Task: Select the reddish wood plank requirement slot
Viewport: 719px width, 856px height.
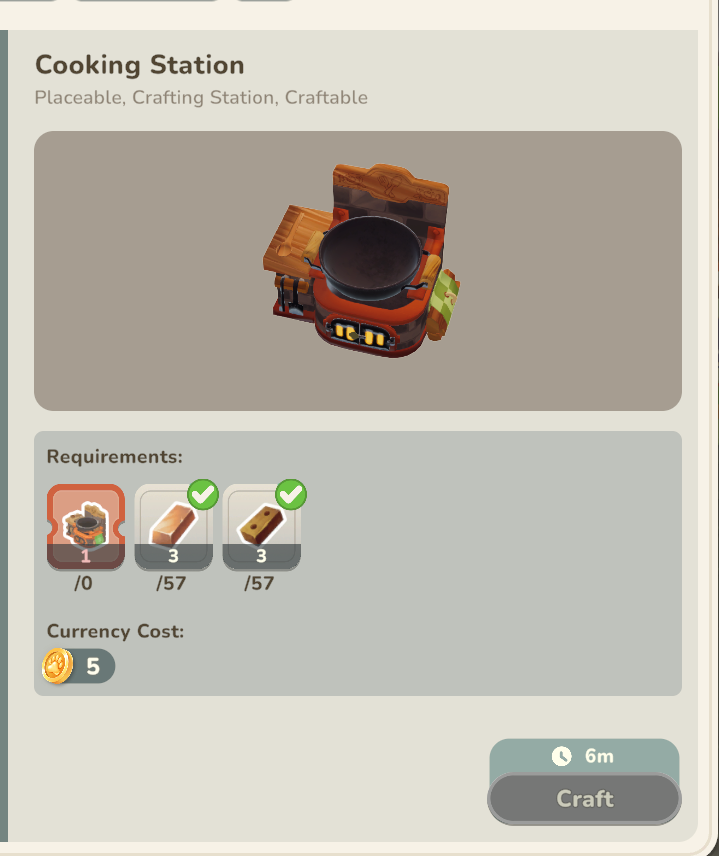Action: 173,527
